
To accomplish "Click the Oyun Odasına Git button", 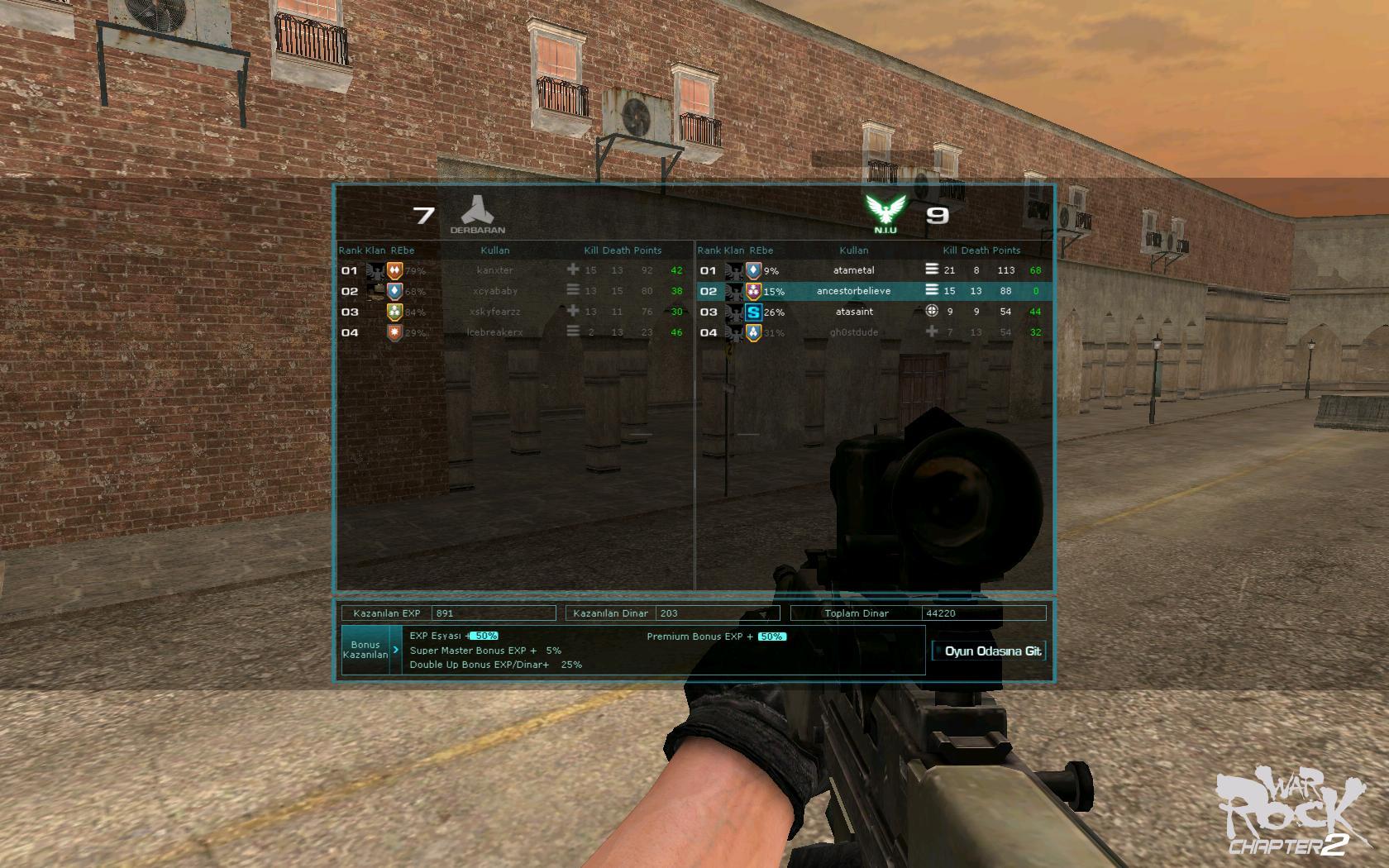I will click(x=989, y=651).
